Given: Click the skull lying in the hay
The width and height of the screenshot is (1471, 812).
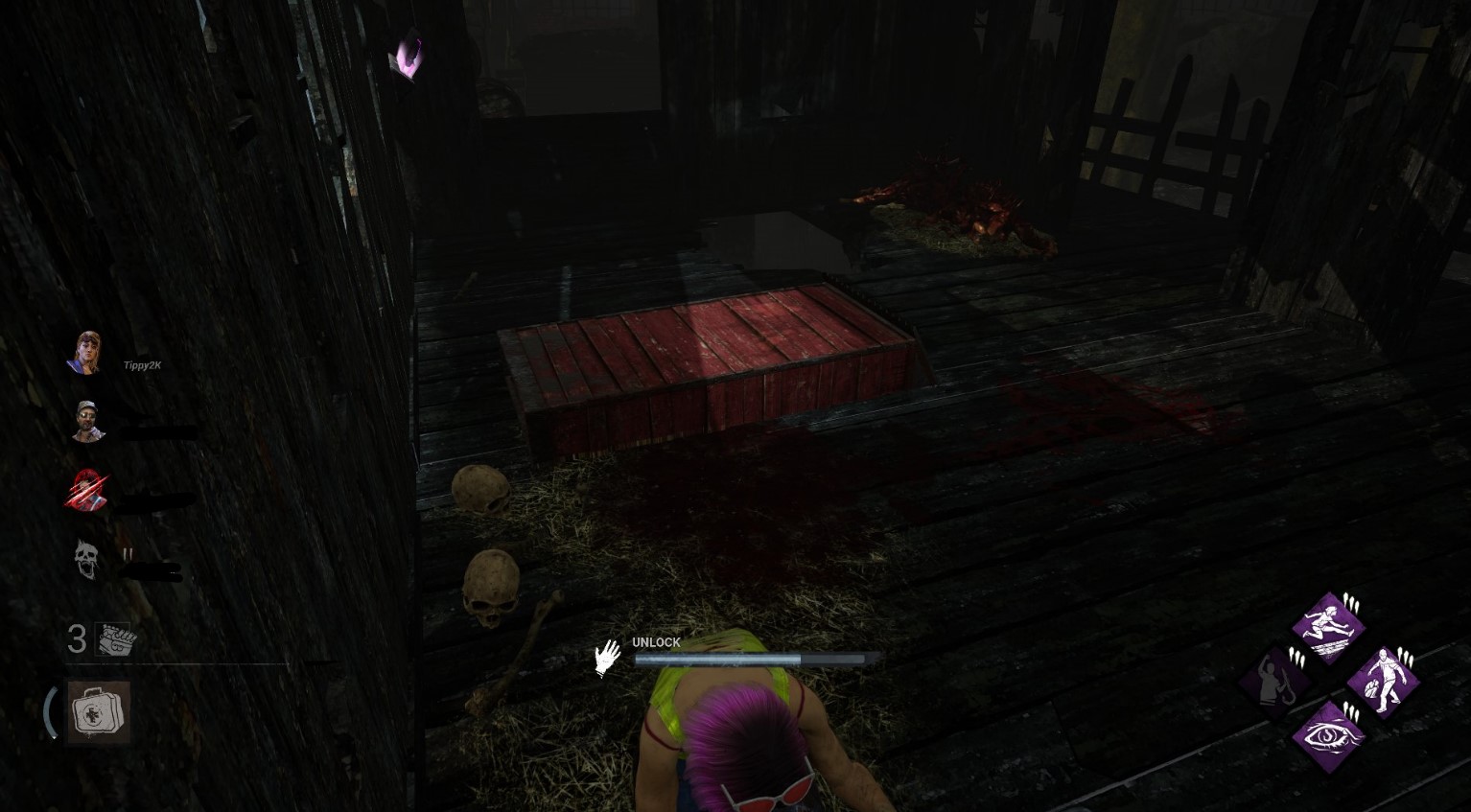Looking at the screenshot, I should [x=491, y=585].
